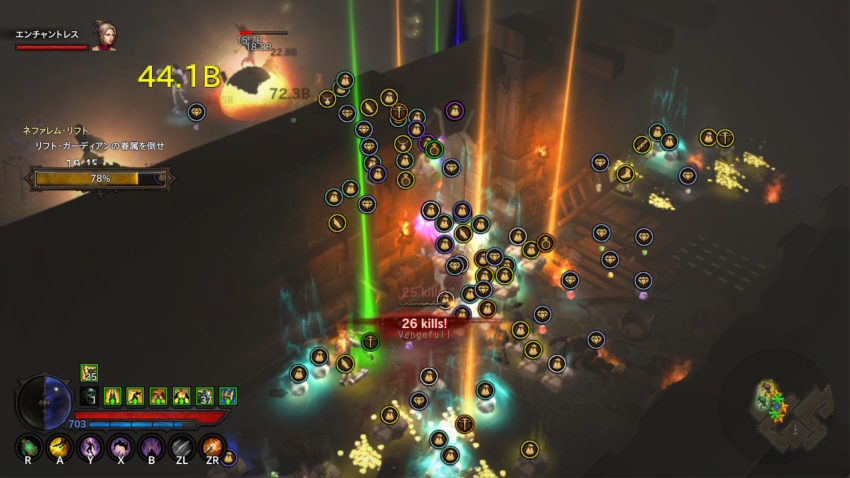Activate the yellow dashing figure skill
This screenshot has width=850, height=478.
point(60,446)
